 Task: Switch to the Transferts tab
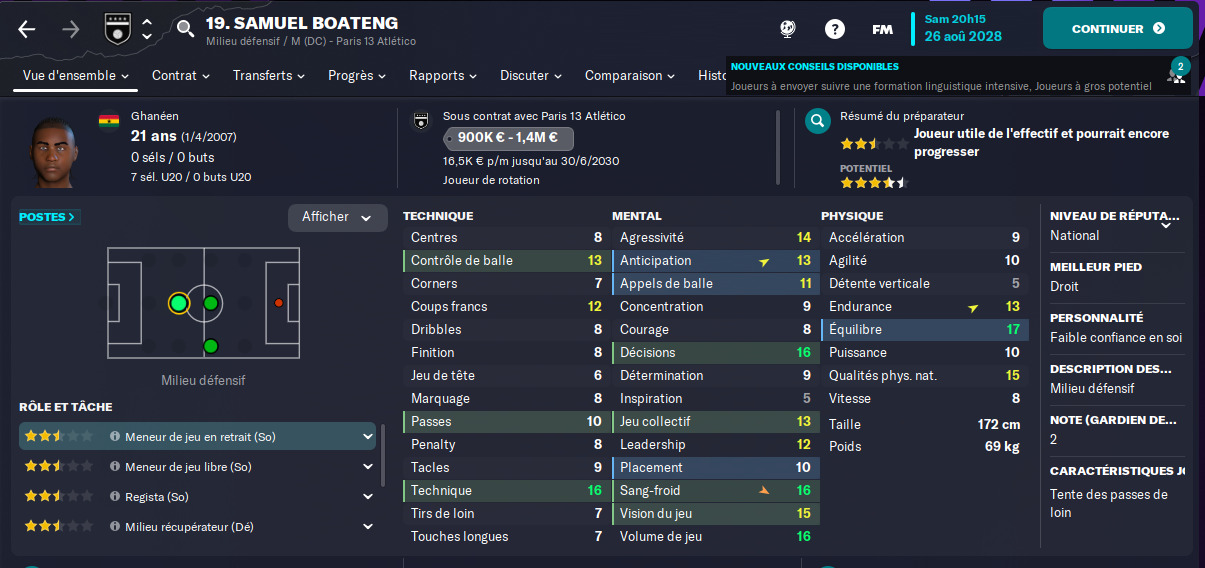click(270, 76)
